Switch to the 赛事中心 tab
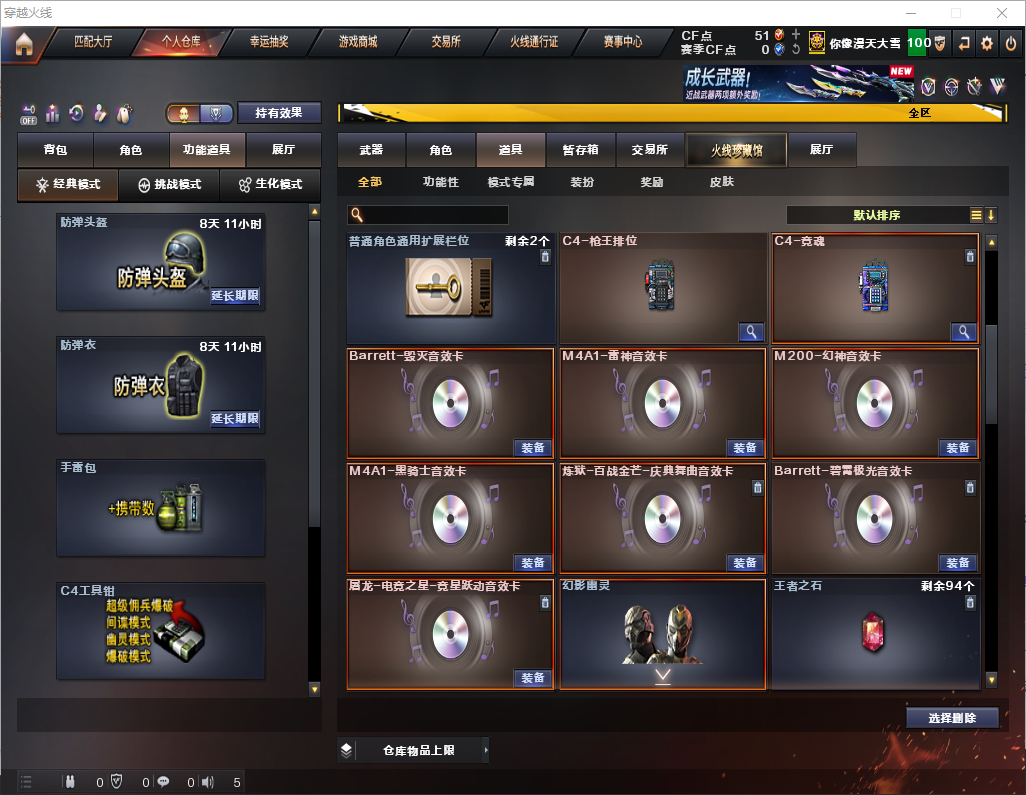The image size is (1026, 795). pos(622,43)
